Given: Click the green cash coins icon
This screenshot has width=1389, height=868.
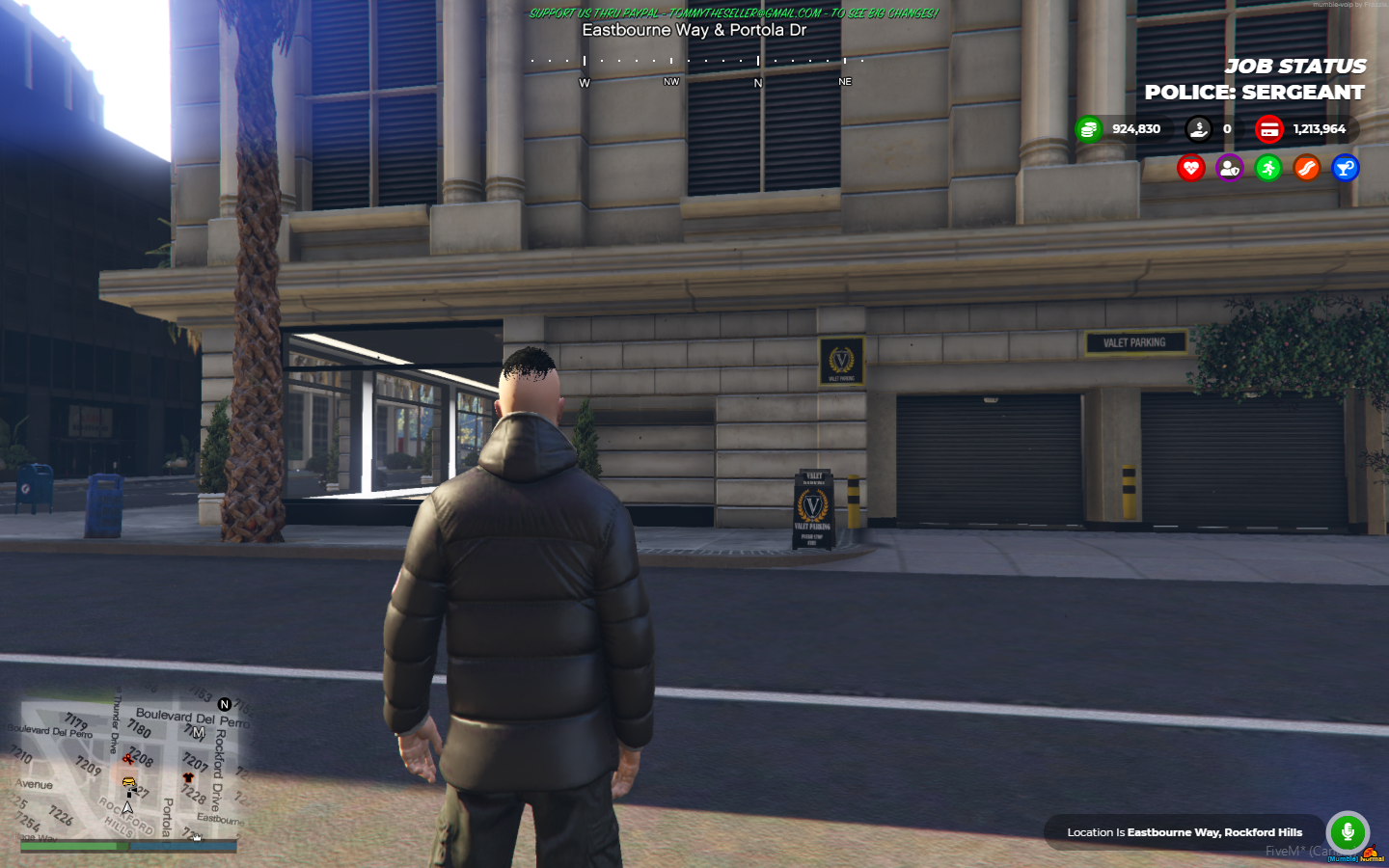Looking at the screenshot, I should 1088,129.
